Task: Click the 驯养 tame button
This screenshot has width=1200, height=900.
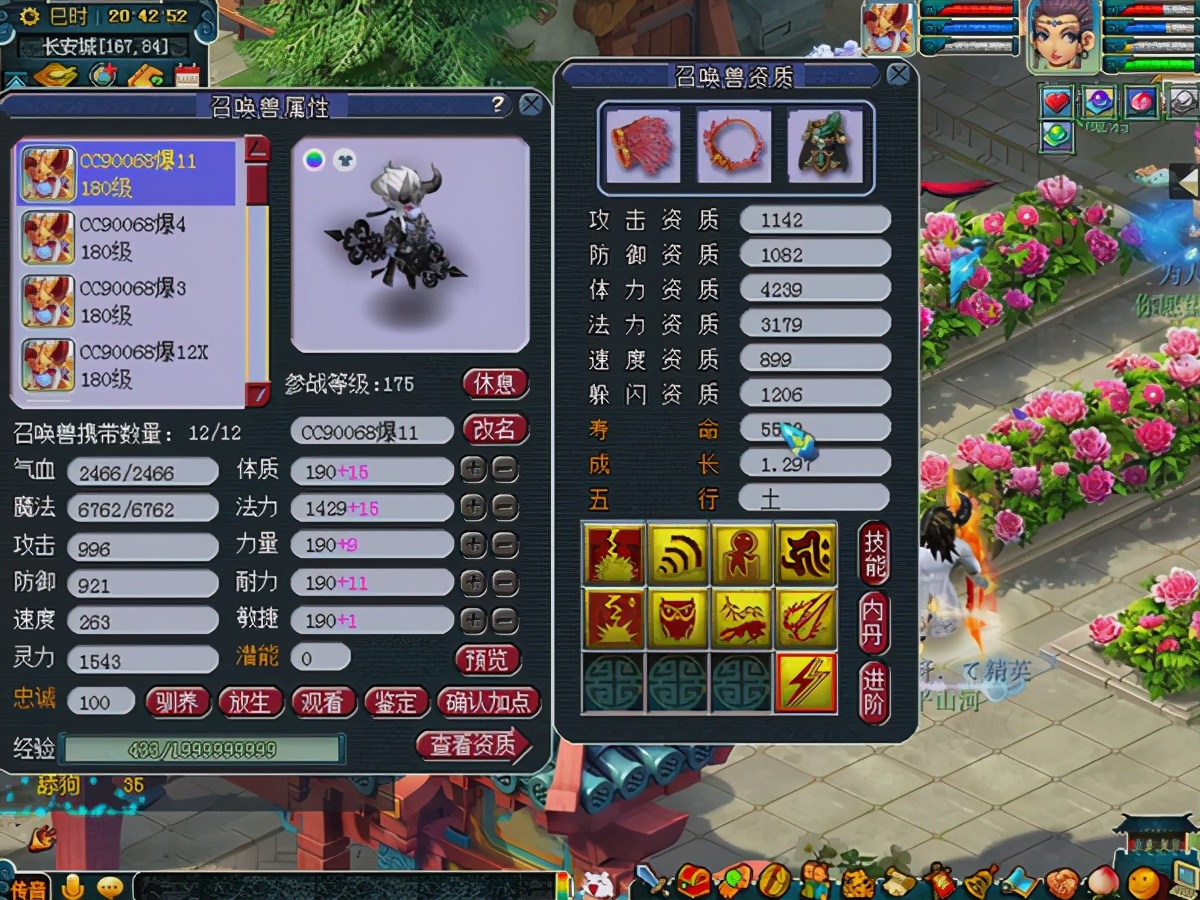Action: (177, 702)
